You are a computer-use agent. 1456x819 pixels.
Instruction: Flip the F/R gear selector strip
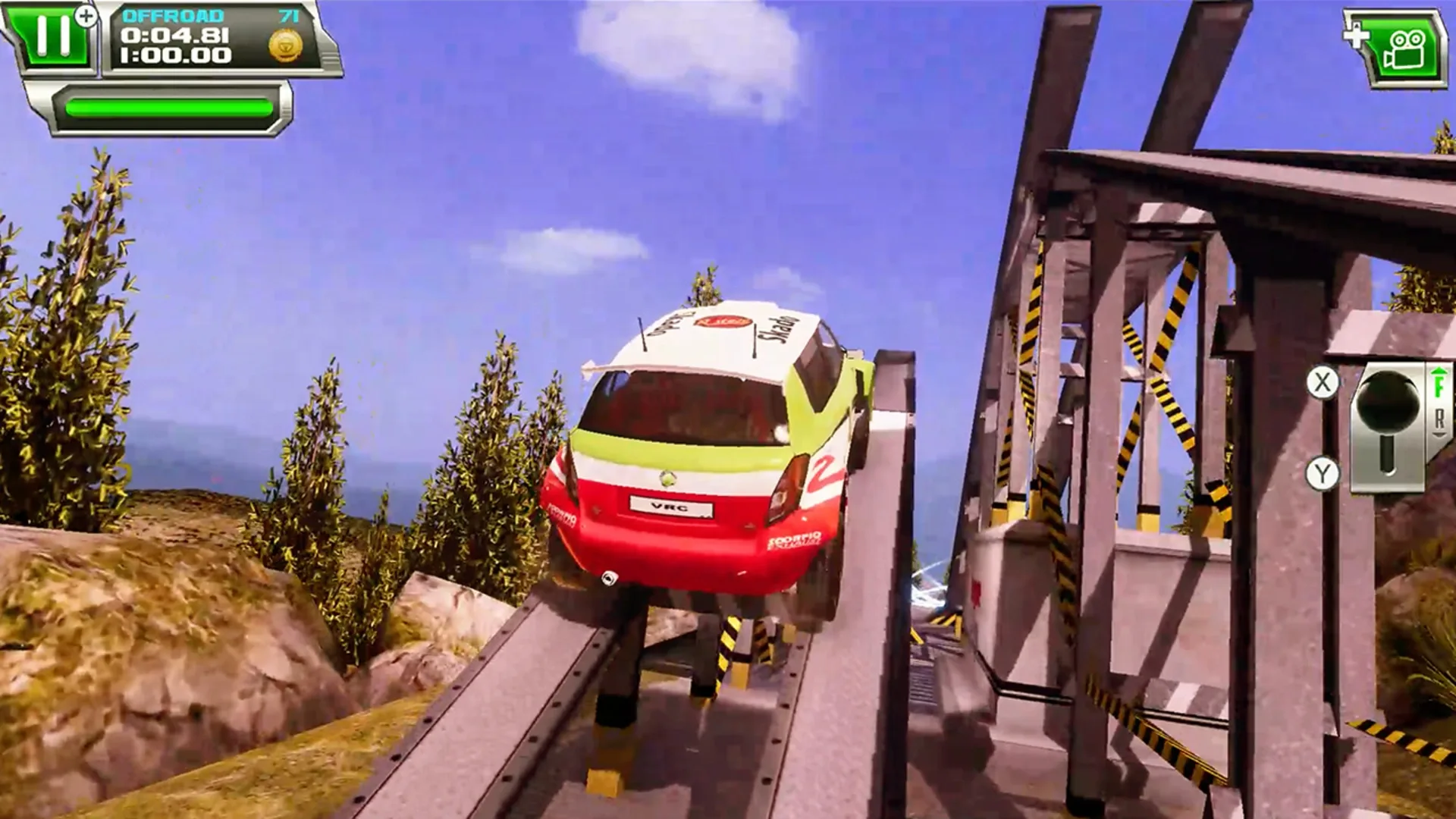click(1439, 402)
